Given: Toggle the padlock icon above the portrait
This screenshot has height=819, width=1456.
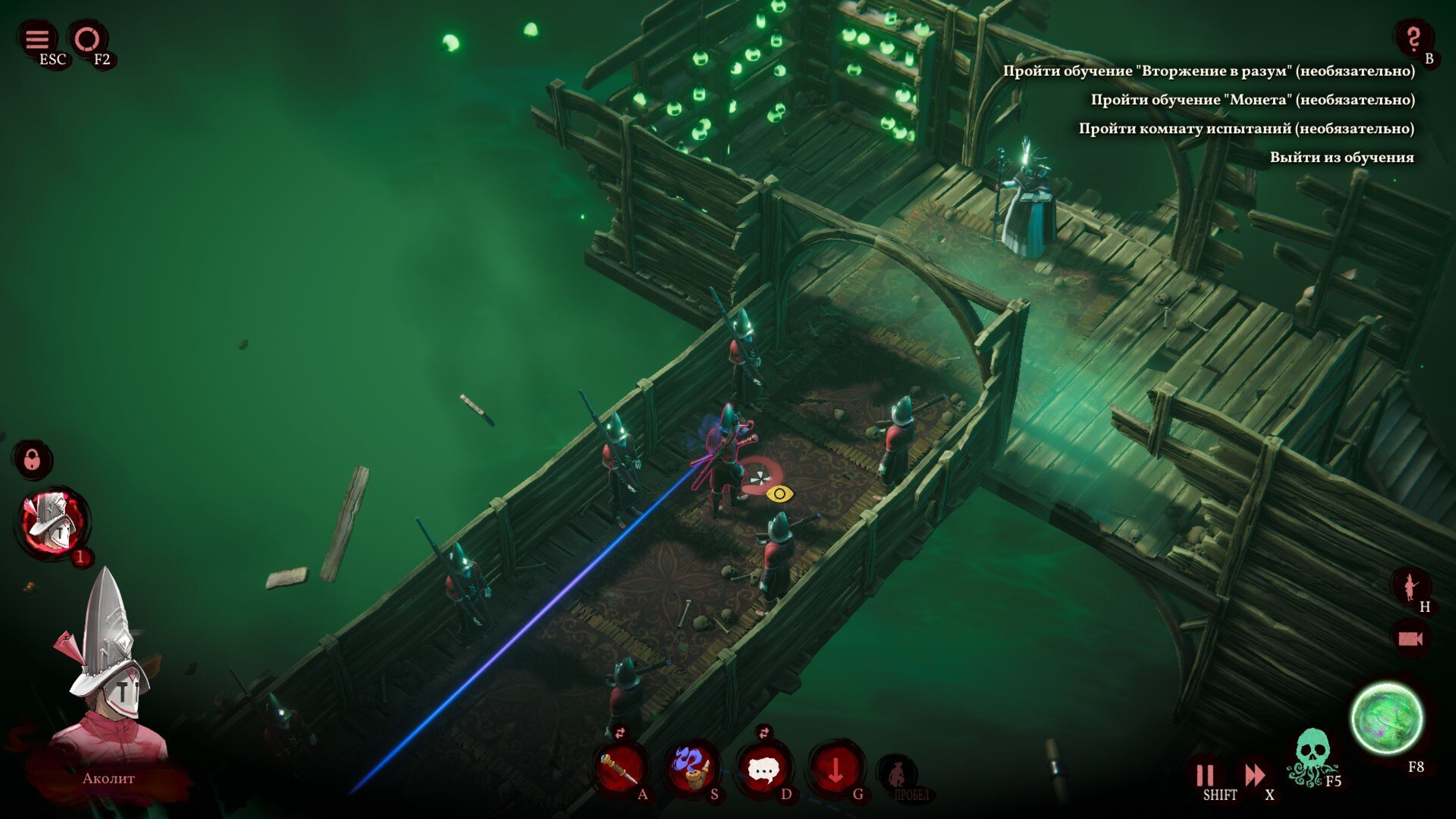Looking at the screenshot, I should [32, 460].
